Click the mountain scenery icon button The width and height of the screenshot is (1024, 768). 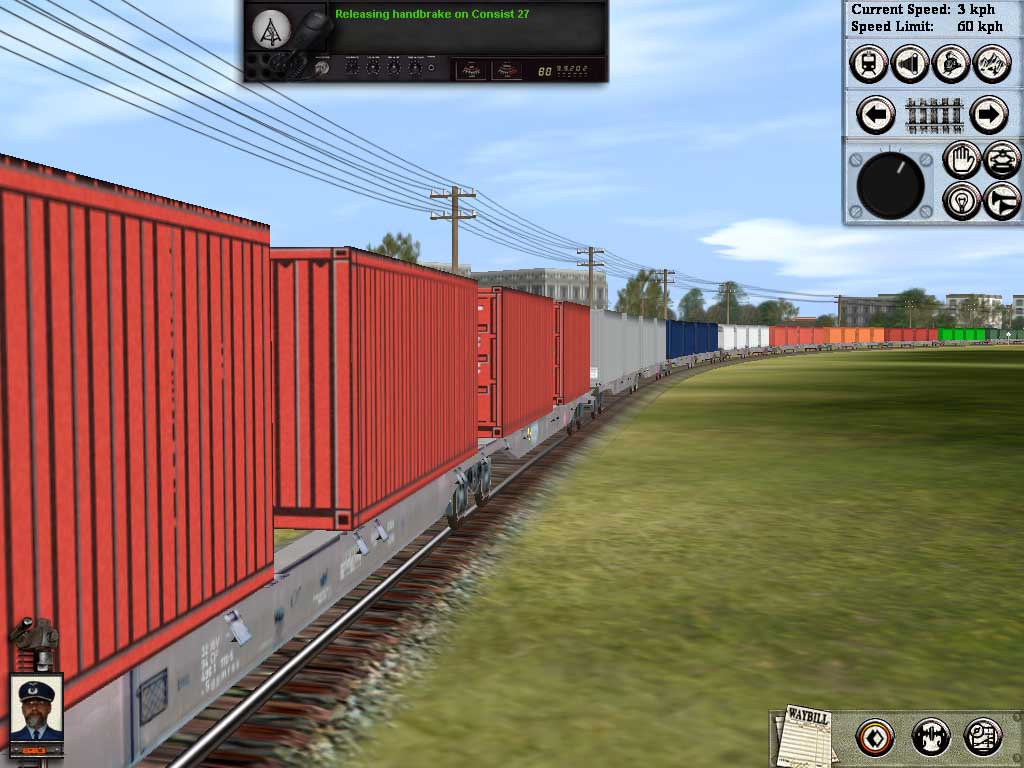[x=991, y=64]
